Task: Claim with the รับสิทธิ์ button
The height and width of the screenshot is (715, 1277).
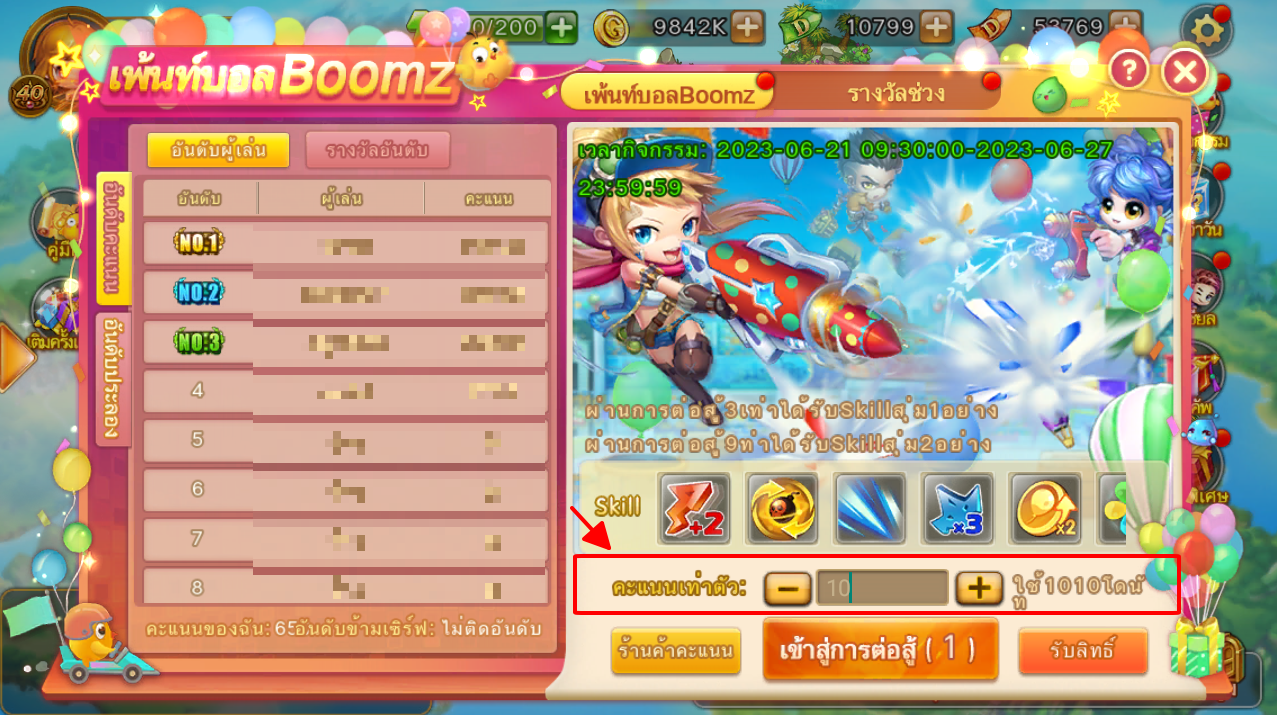Action: click(1082, 651)
